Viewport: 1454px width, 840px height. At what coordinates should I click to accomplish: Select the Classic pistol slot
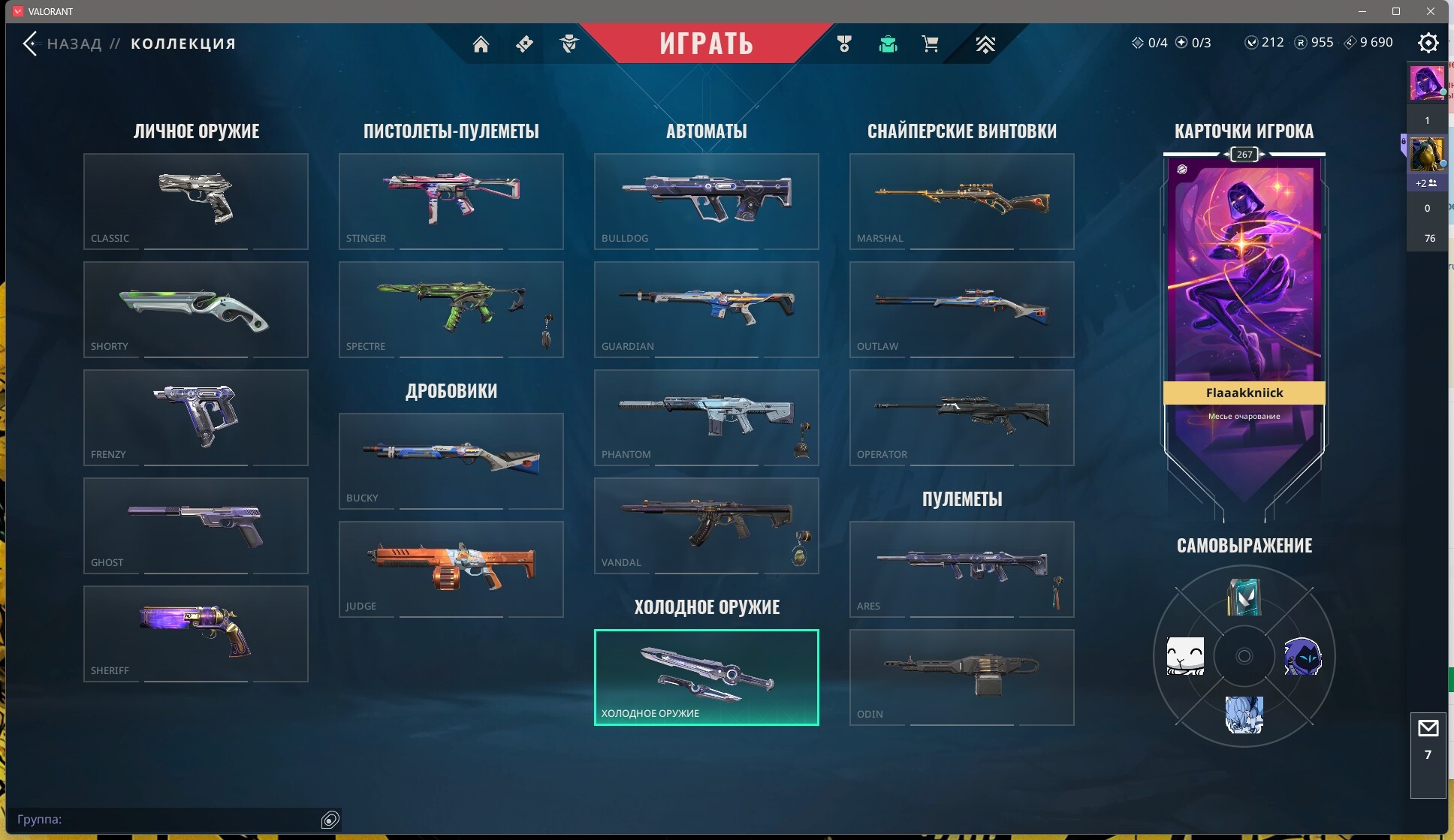coord(195,201)
